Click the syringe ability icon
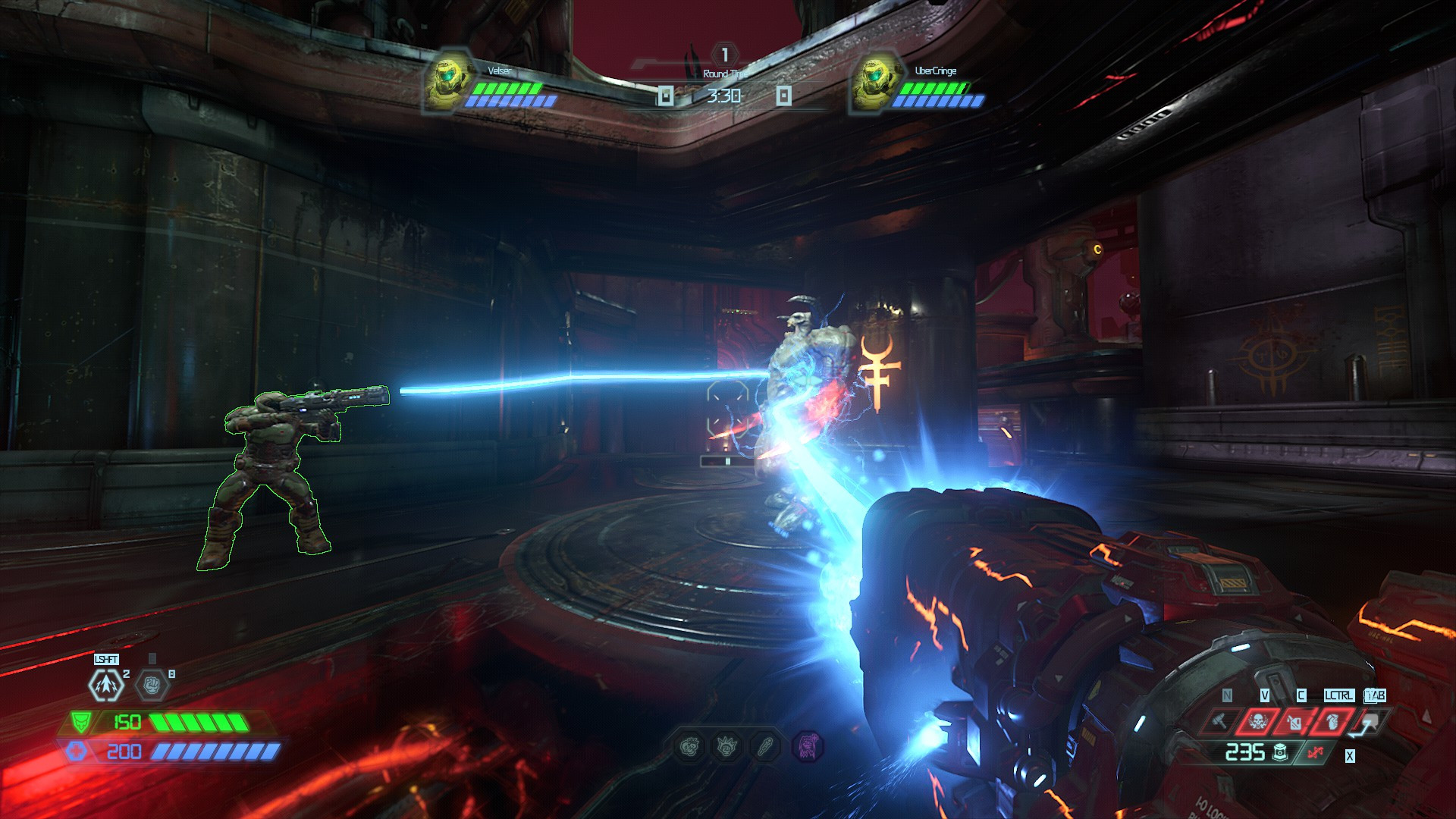Viewport: 1456px width, 819px height. [x=765, y=746]
